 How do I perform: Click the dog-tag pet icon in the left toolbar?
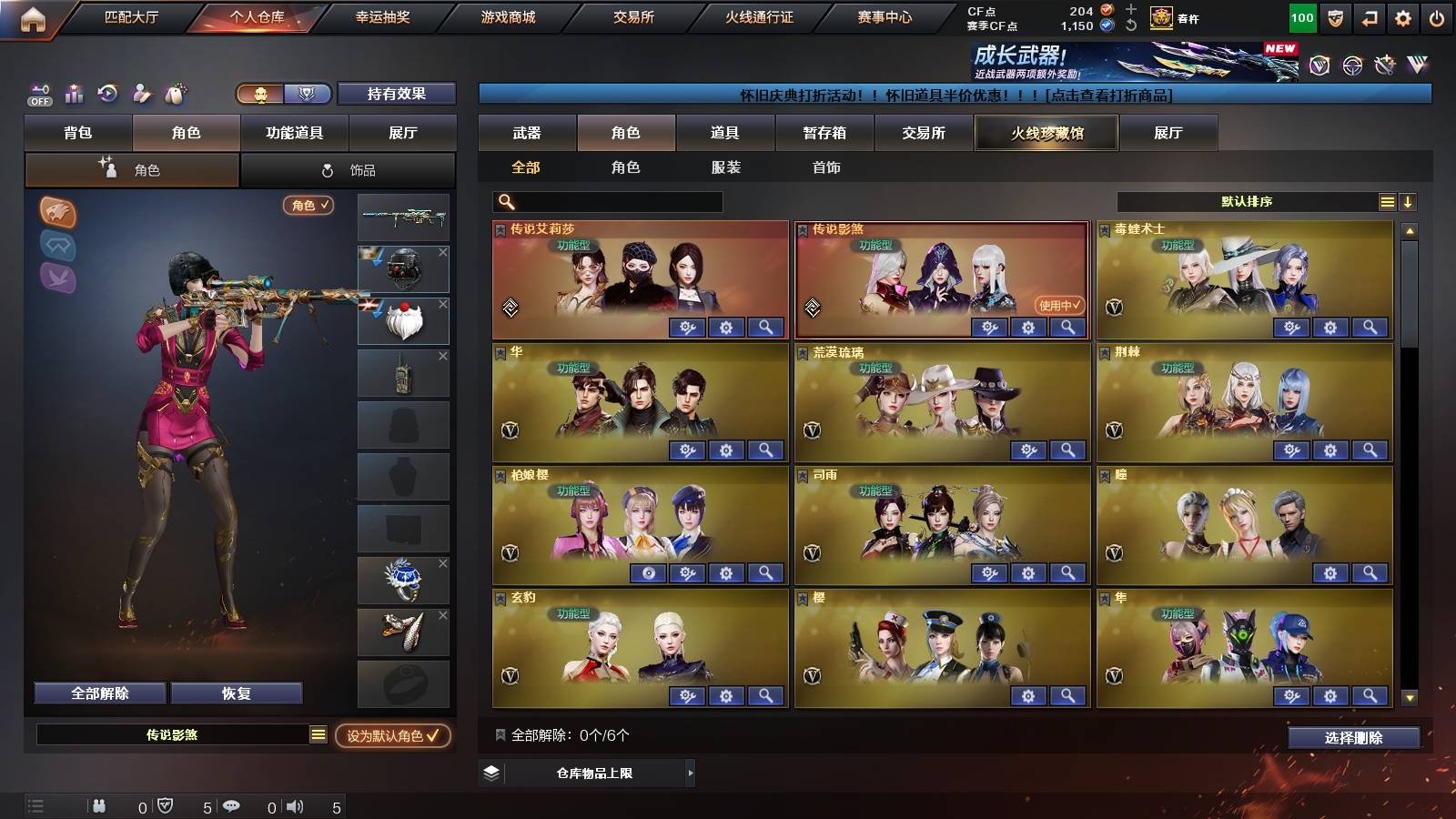(x=175, y=92)
